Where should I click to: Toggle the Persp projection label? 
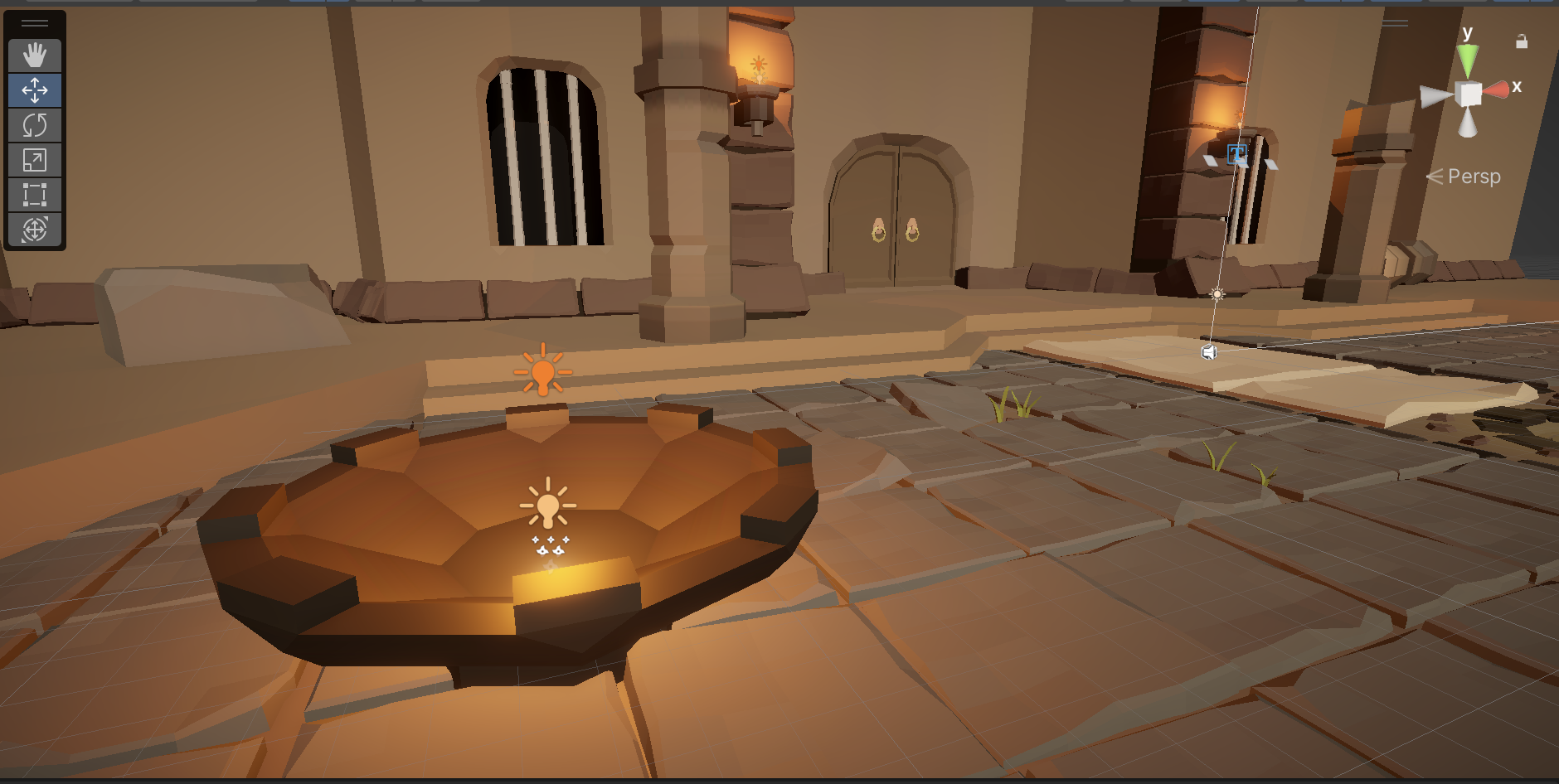click(x=1473, y=177)
